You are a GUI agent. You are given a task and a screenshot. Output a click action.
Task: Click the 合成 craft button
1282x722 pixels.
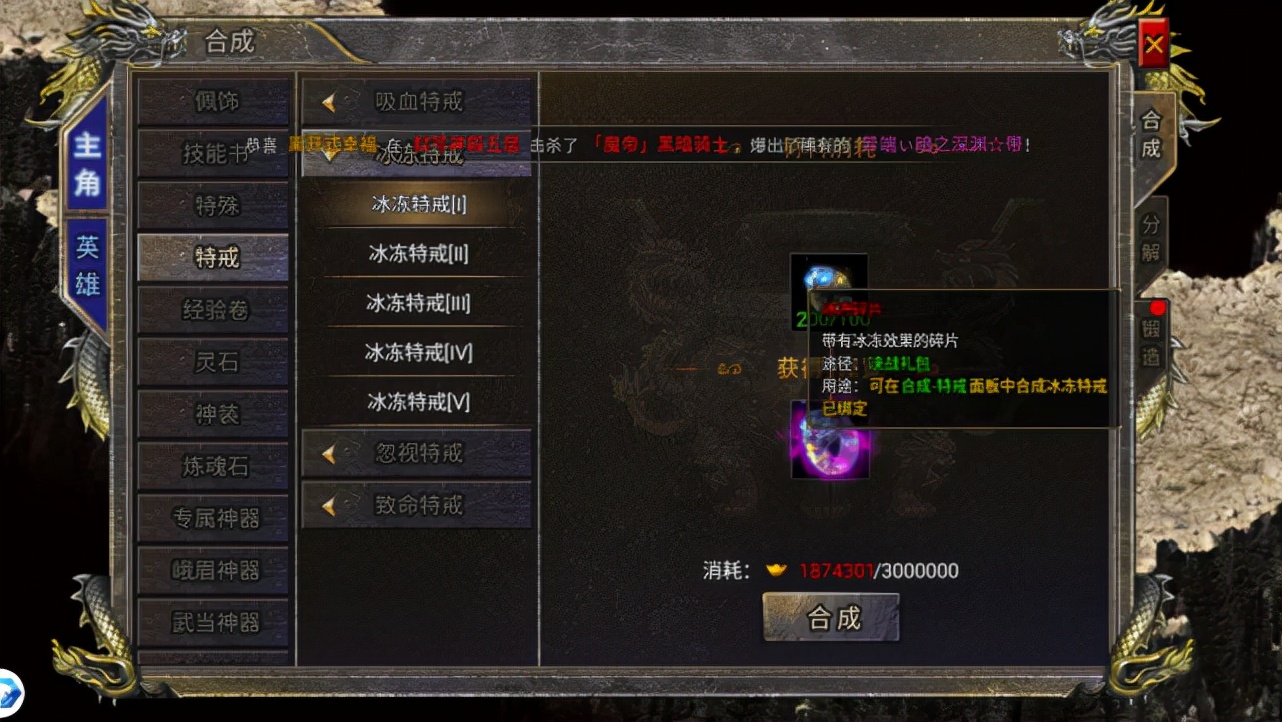[x=831, y=617]
